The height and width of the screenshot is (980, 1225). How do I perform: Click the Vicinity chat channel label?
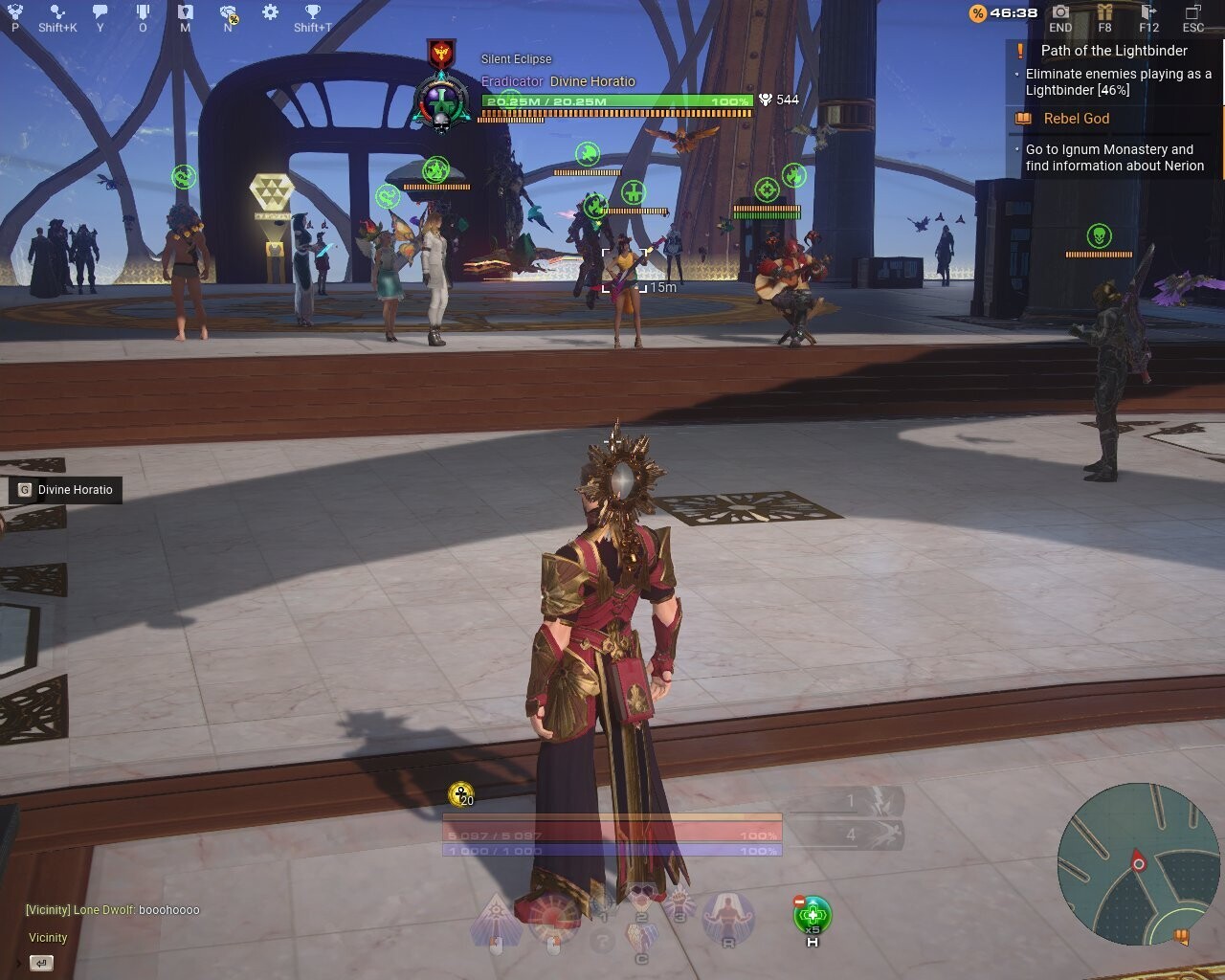coord(48,938)
